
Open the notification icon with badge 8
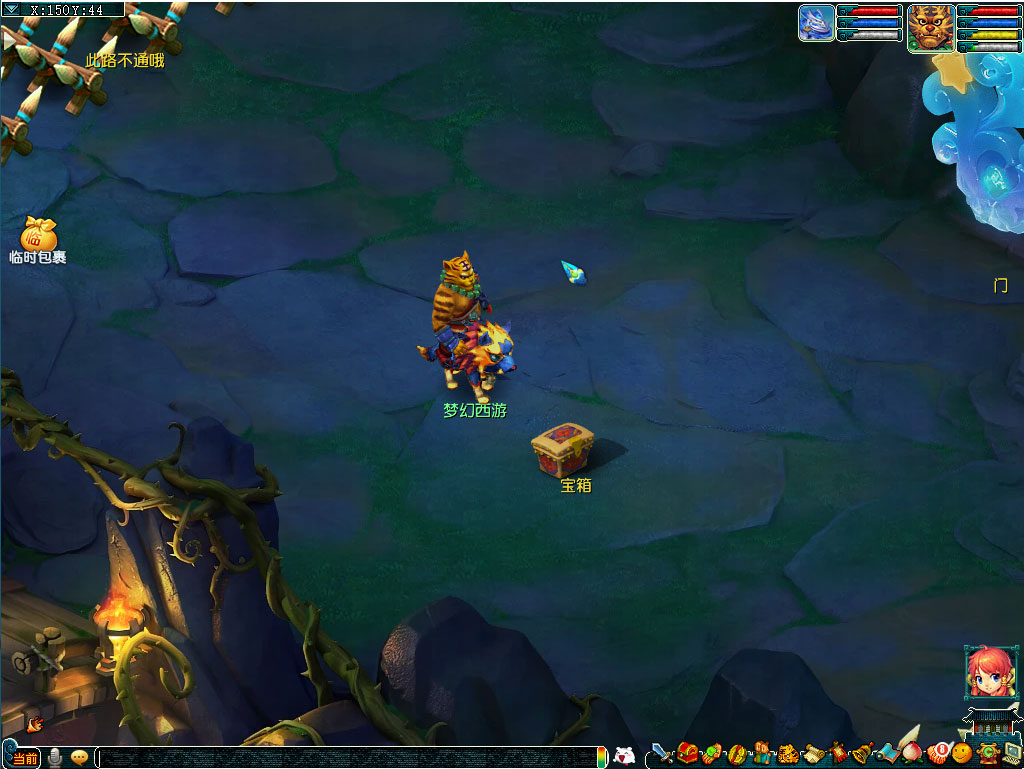coord(938,752)
